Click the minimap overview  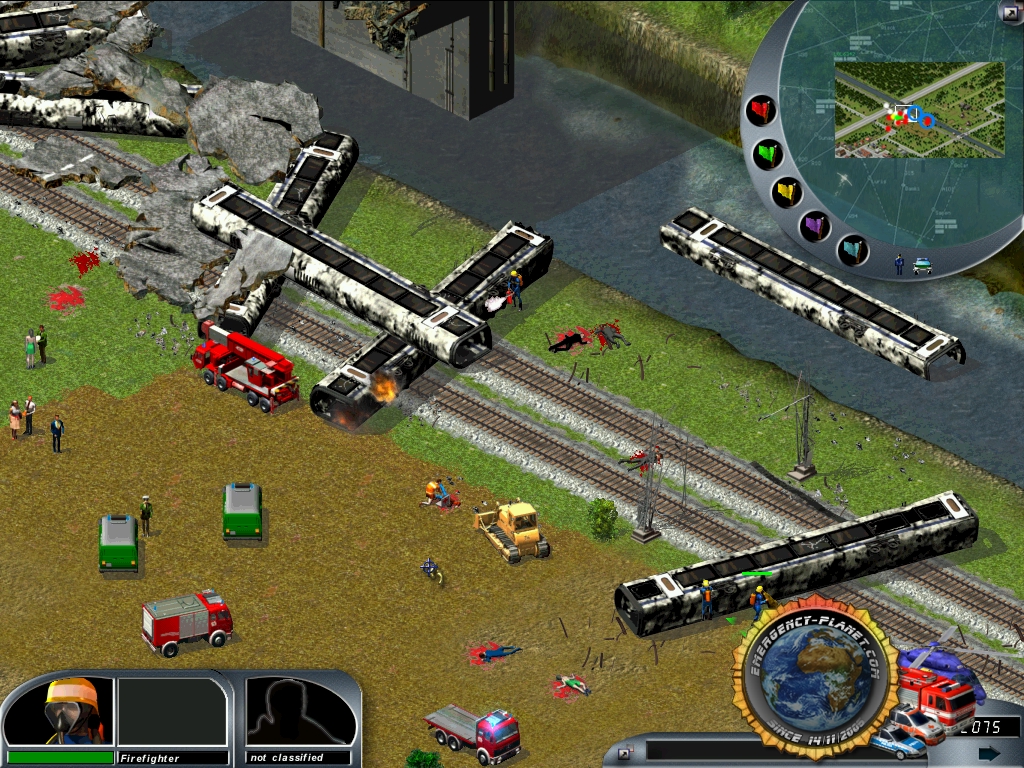[x=918, y=110]
